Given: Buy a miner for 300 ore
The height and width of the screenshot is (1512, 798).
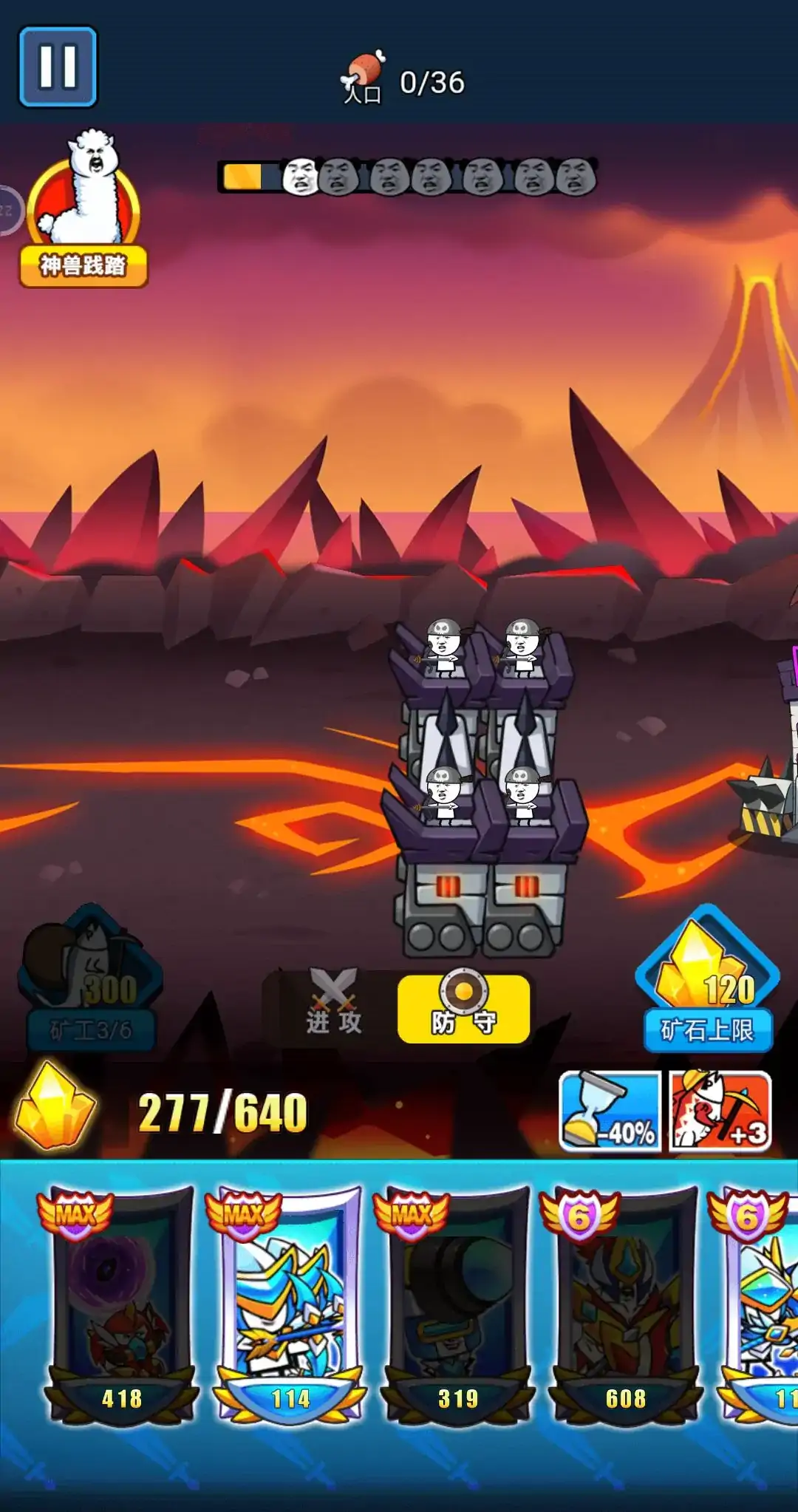Looking at the screenshot, I should (91, 979).
